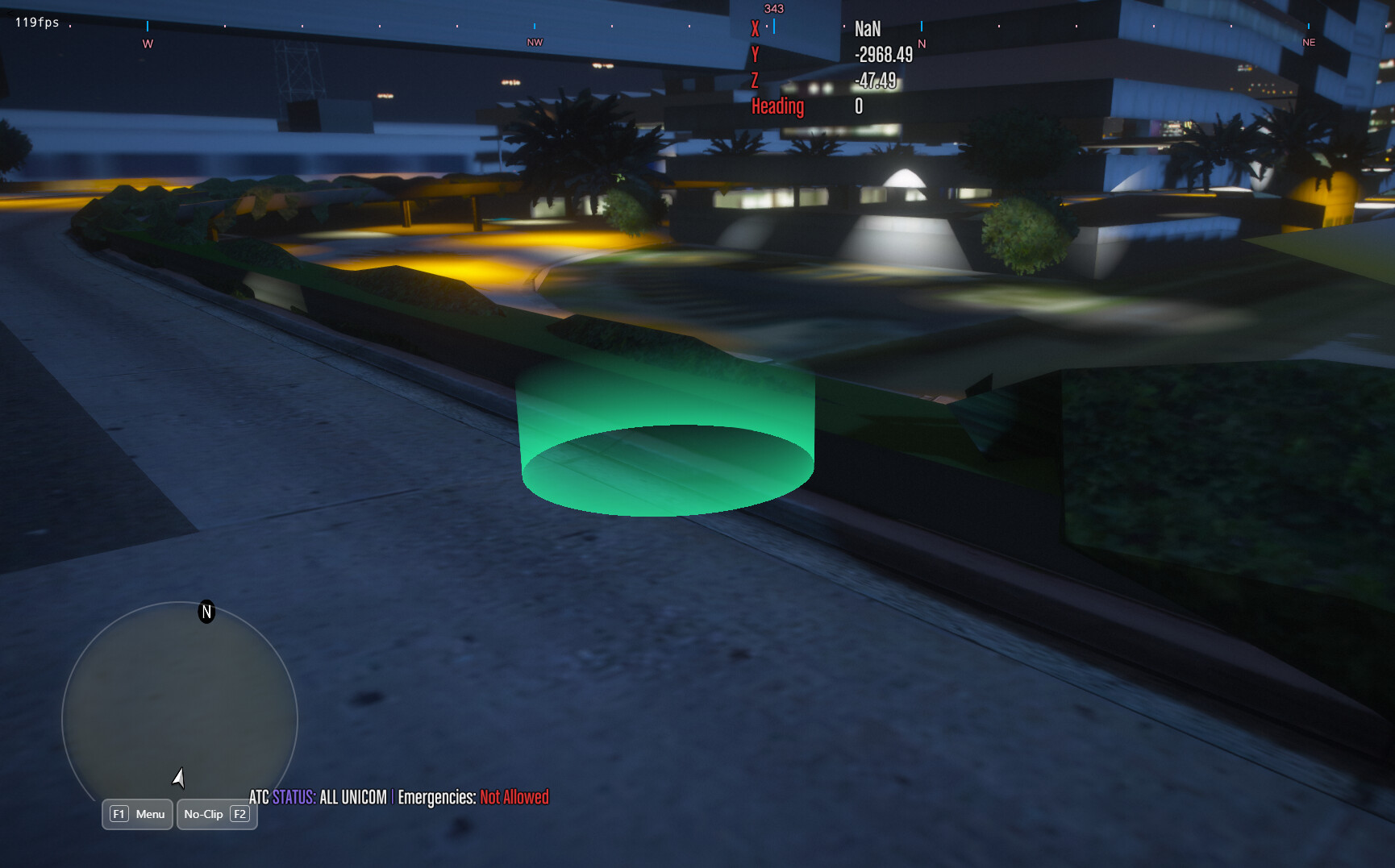
Task: Select the ALL UNICOM status text
Action: click(x=353, y=798)
